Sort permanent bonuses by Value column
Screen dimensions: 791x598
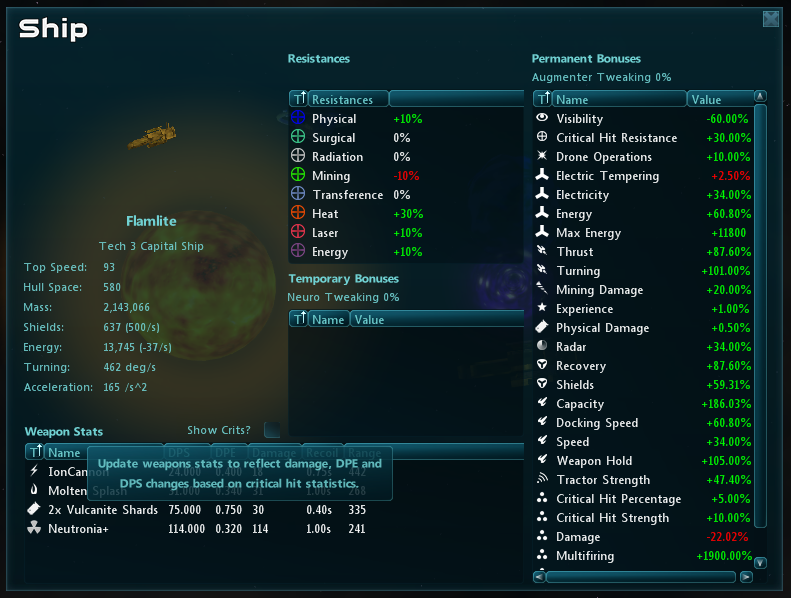[718, 99]
